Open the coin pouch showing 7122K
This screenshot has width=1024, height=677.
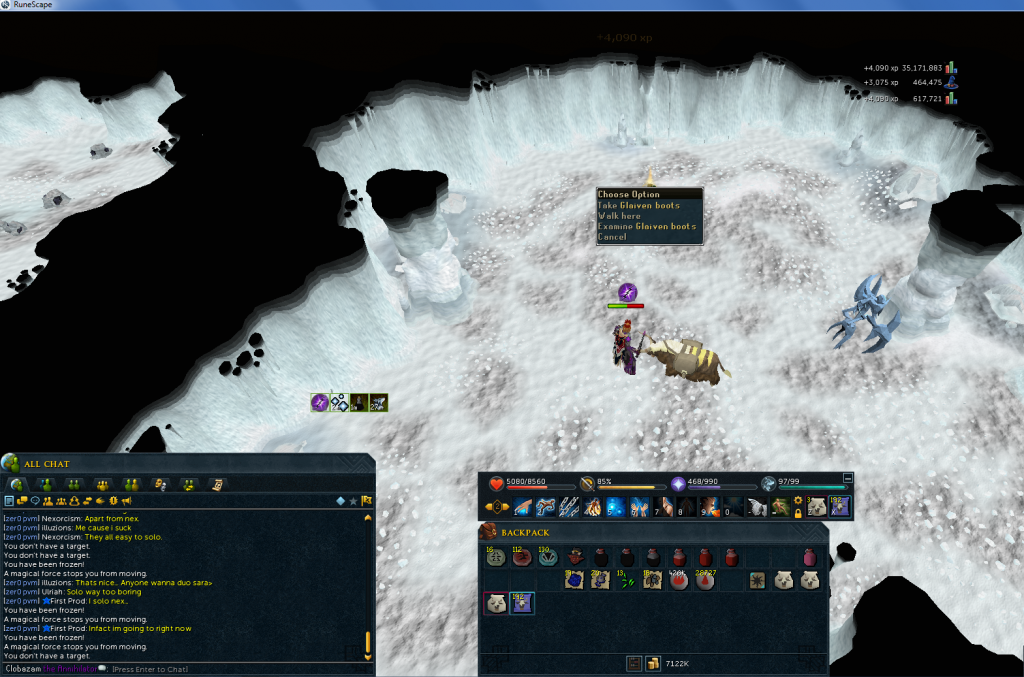[651, 663]
